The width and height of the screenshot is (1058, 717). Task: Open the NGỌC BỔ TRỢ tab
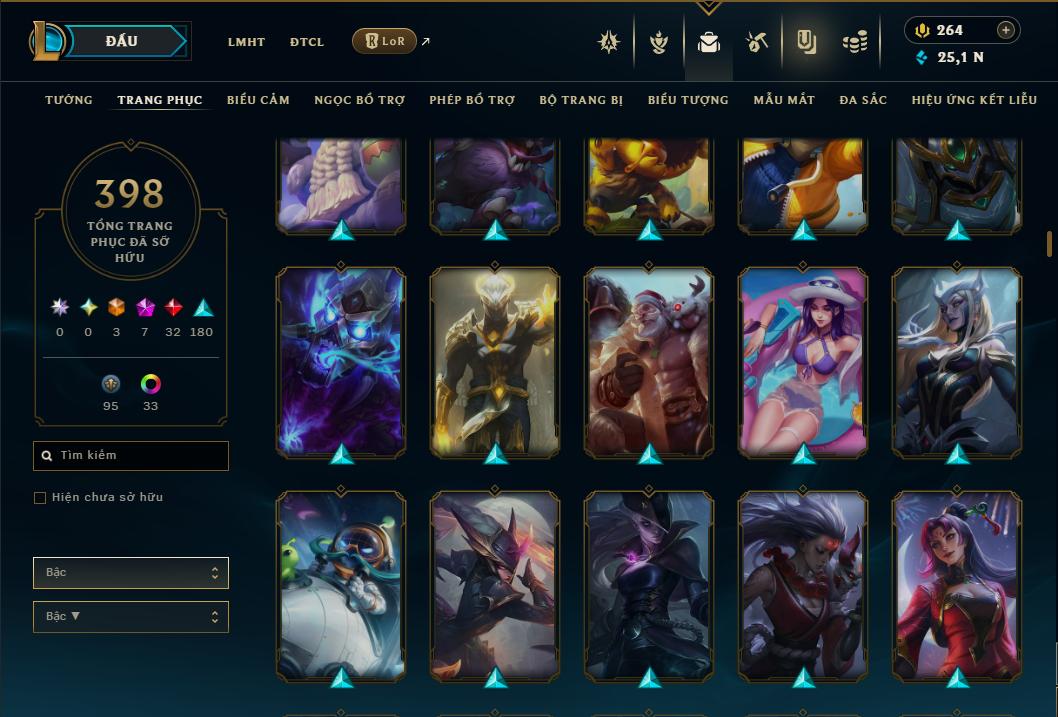tap(359, 100)
